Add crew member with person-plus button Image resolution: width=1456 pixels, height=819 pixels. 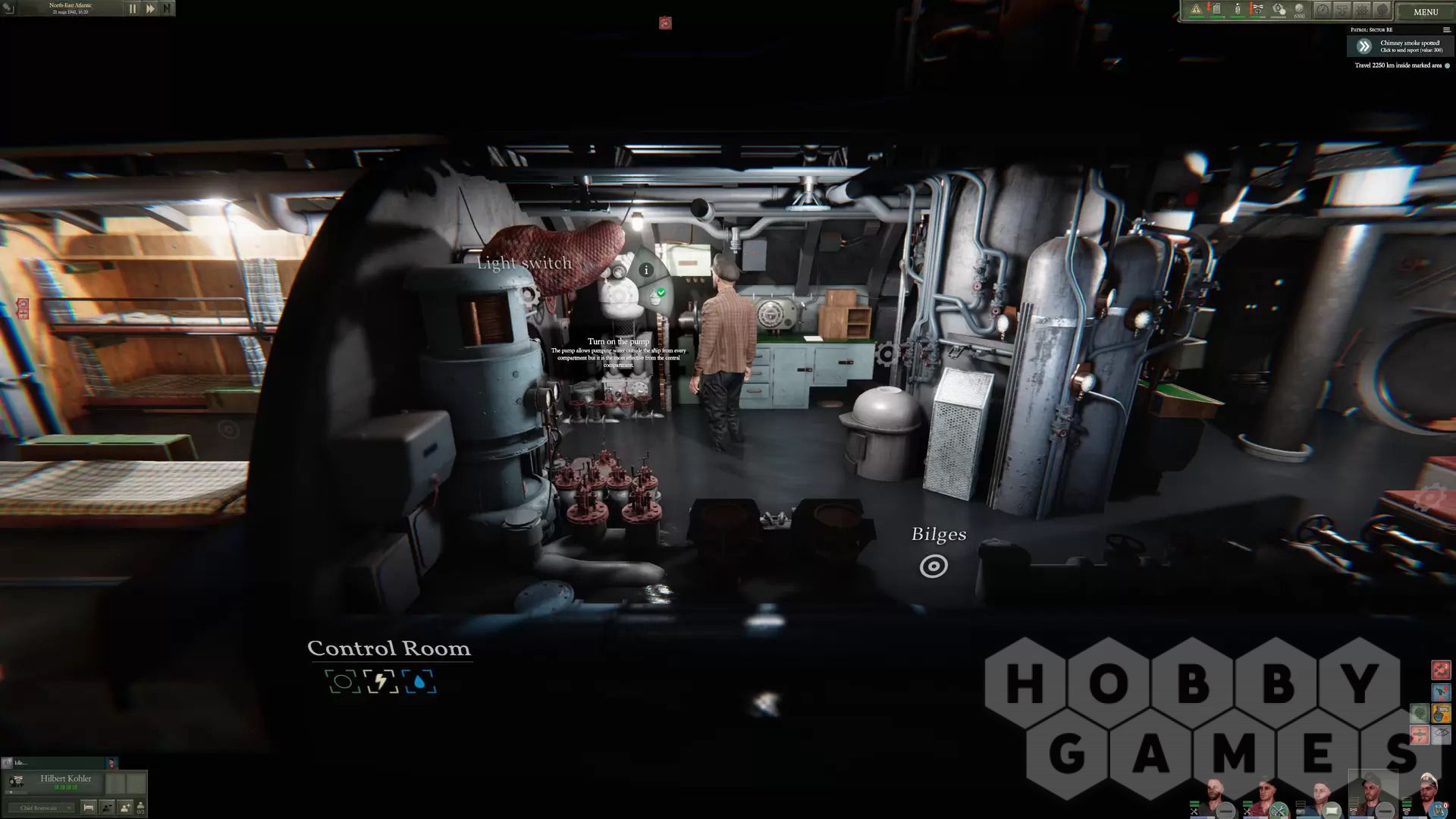pyautogui.click(x=124, y=808)
